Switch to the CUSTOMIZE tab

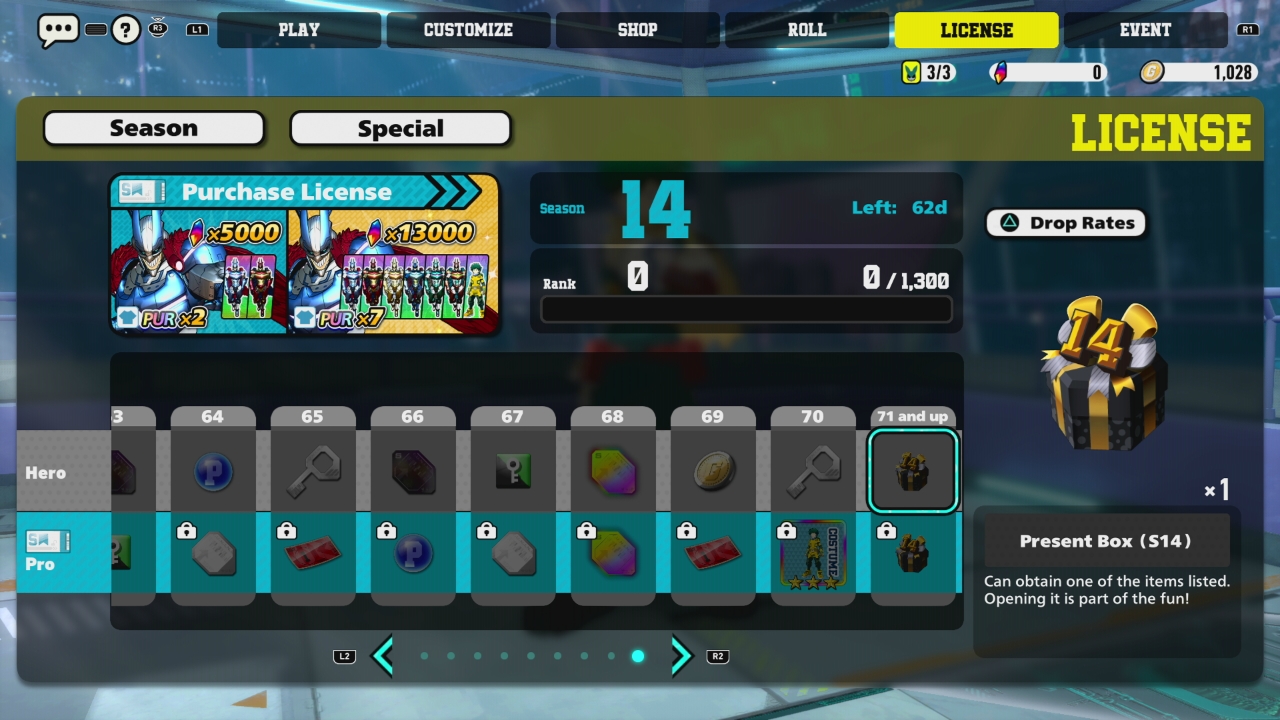coord(468,30)
